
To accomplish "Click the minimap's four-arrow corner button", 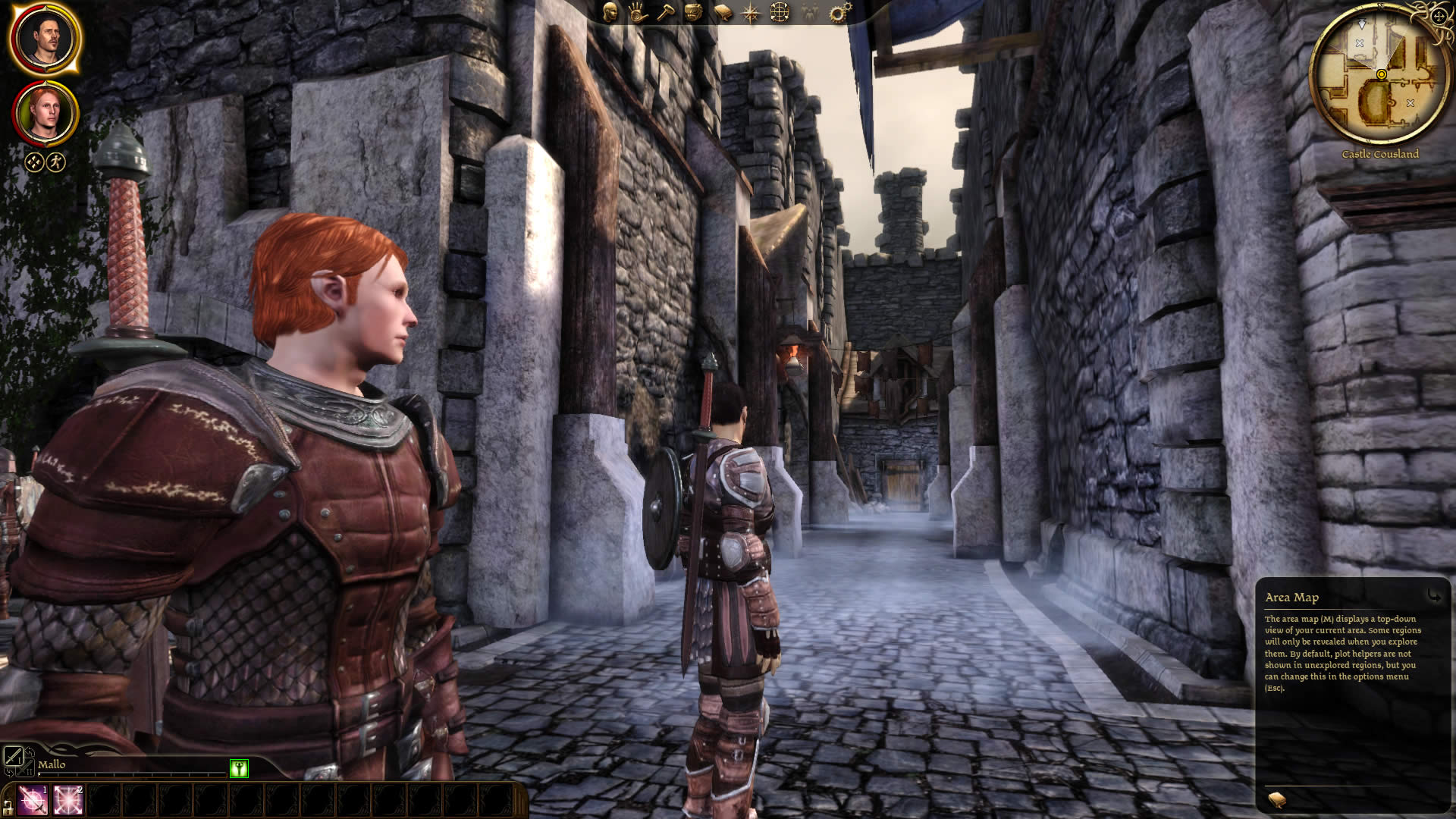I will coord(1439,17).
